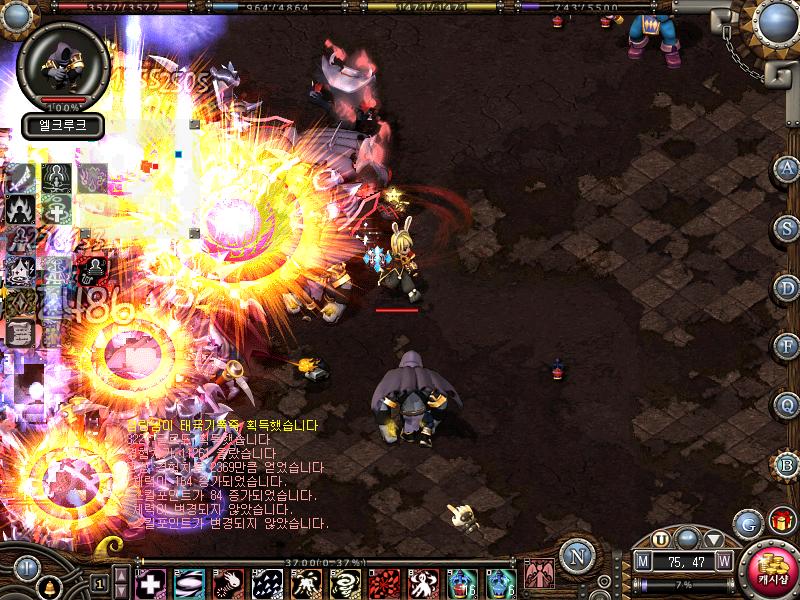The image size is (800, 600).
Task: Click the winged figure skill icon
Action: point(538,575)
